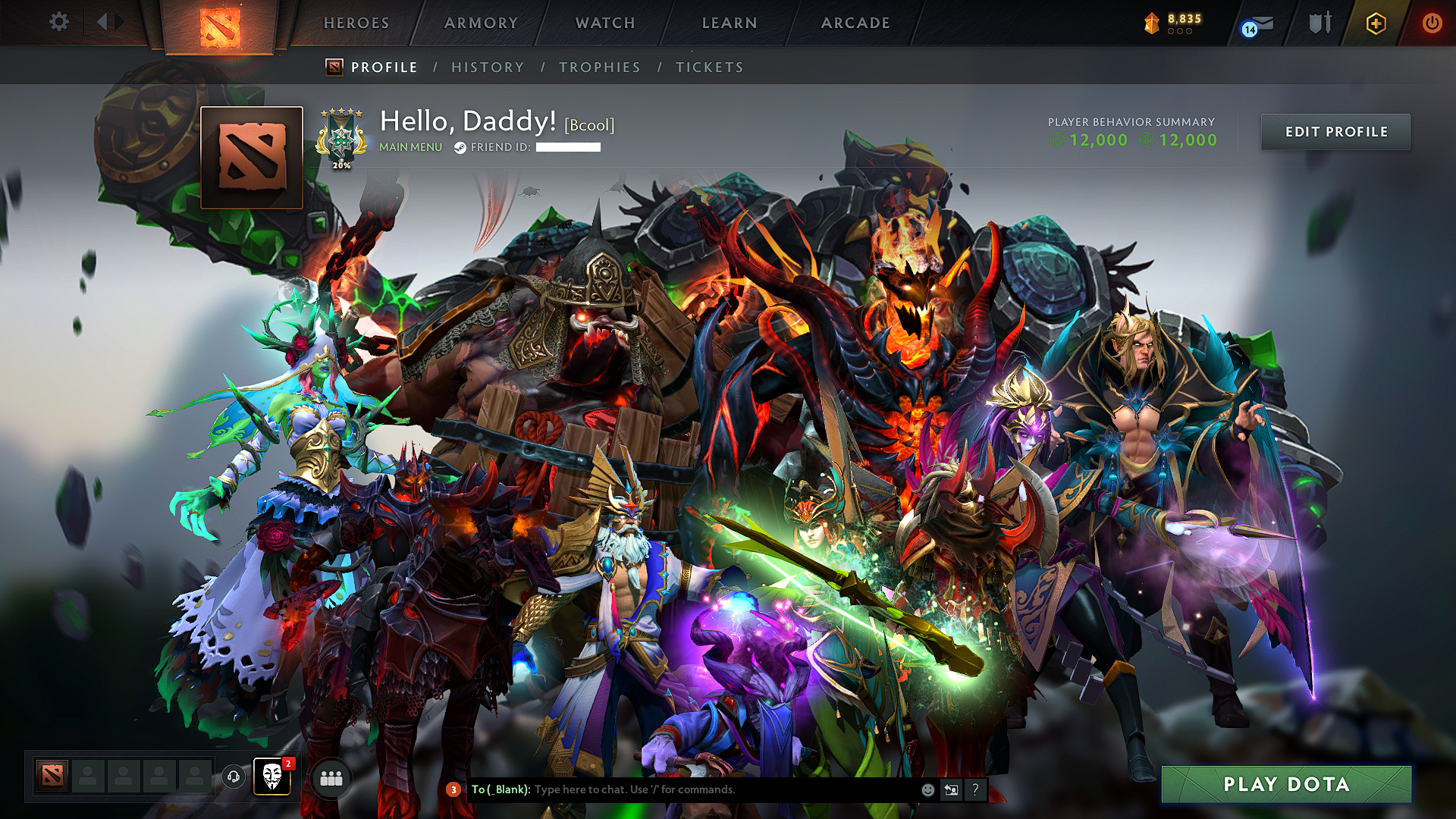
Task: Click the chat input field to type
Action: pyautogui.click(x=682, y=789)
